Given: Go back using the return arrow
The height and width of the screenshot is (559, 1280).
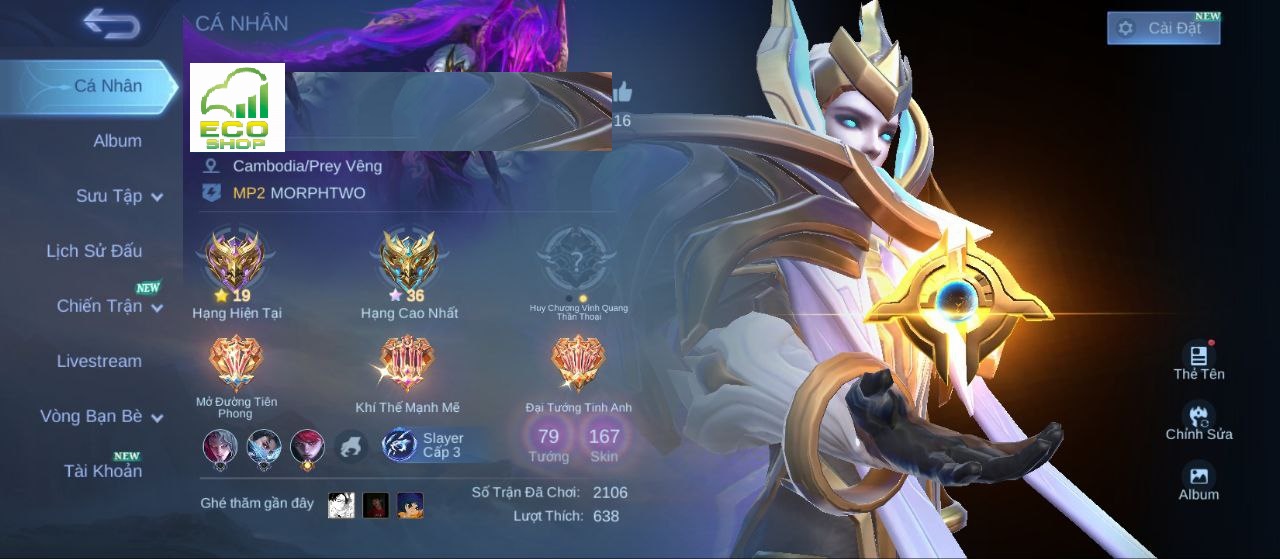Looking at the screenshot, I should tap(112, 24).
